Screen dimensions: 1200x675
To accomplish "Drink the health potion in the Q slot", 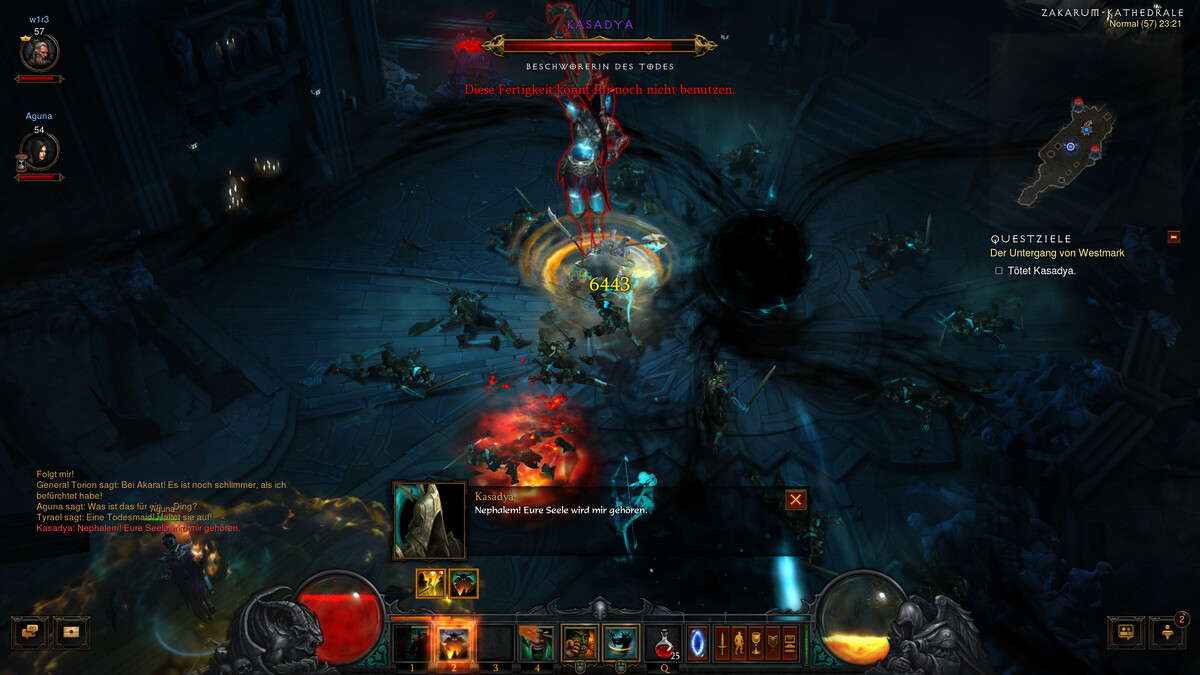I will point(663,642).
